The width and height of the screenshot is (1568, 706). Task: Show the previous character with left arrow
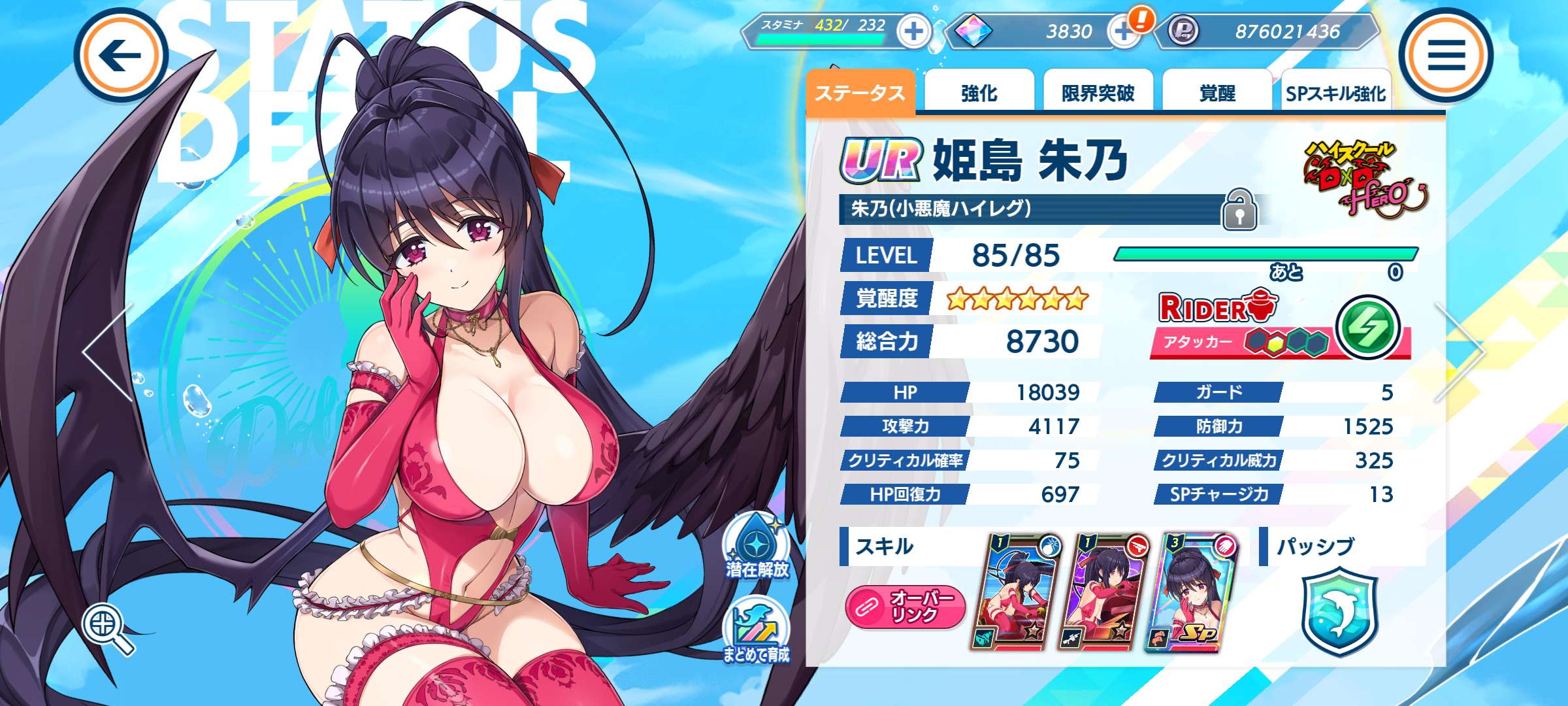point(108,352)
